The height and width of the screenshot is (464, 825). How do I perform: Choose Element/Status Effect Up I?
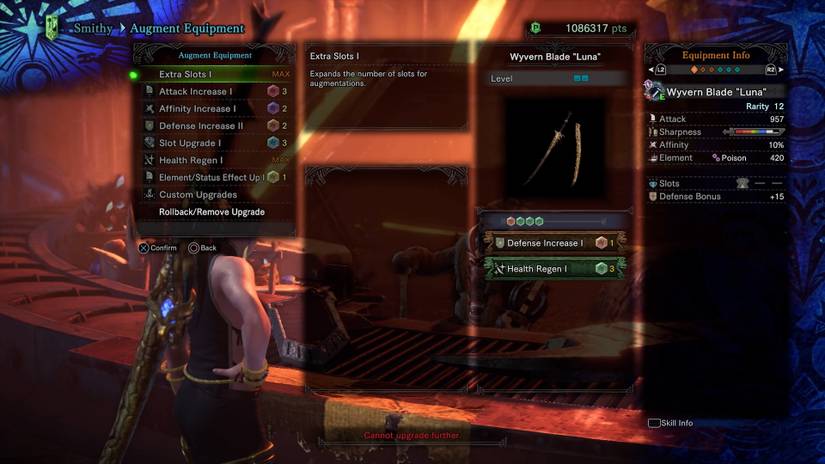pos(212,177)
